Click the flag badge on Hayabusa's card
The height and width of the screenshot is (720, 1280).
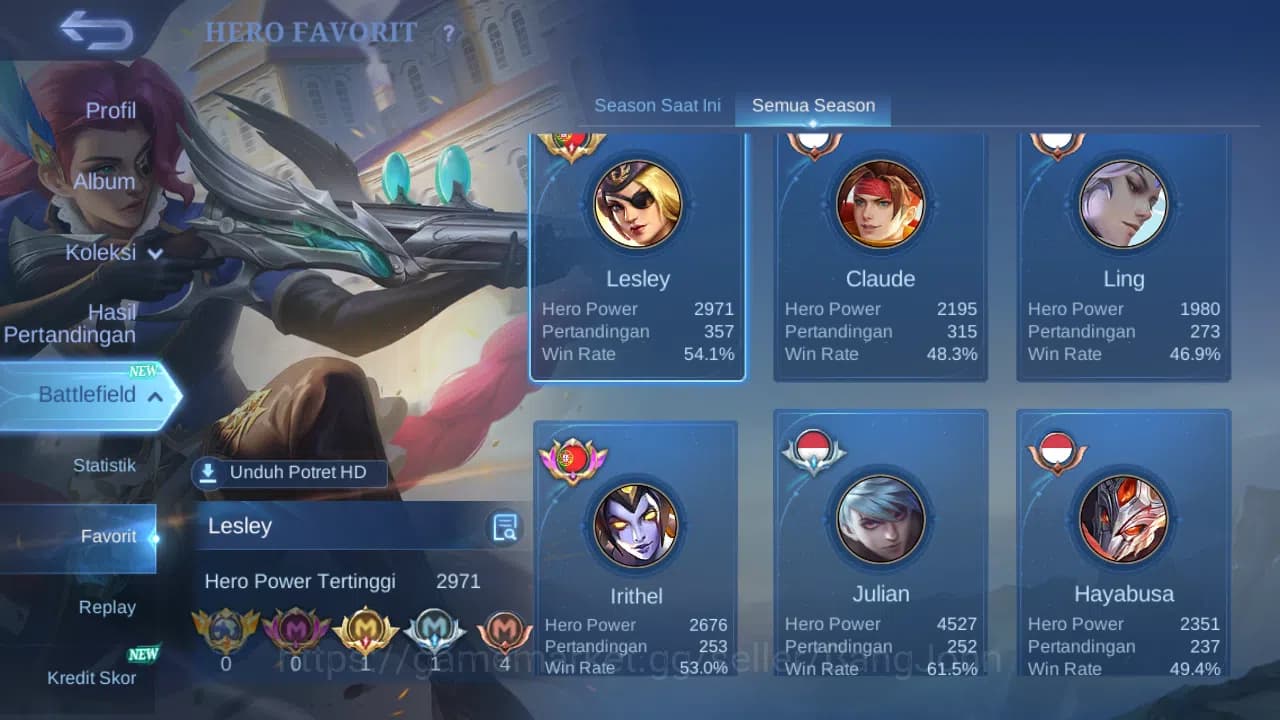[x=1058, y=450]
